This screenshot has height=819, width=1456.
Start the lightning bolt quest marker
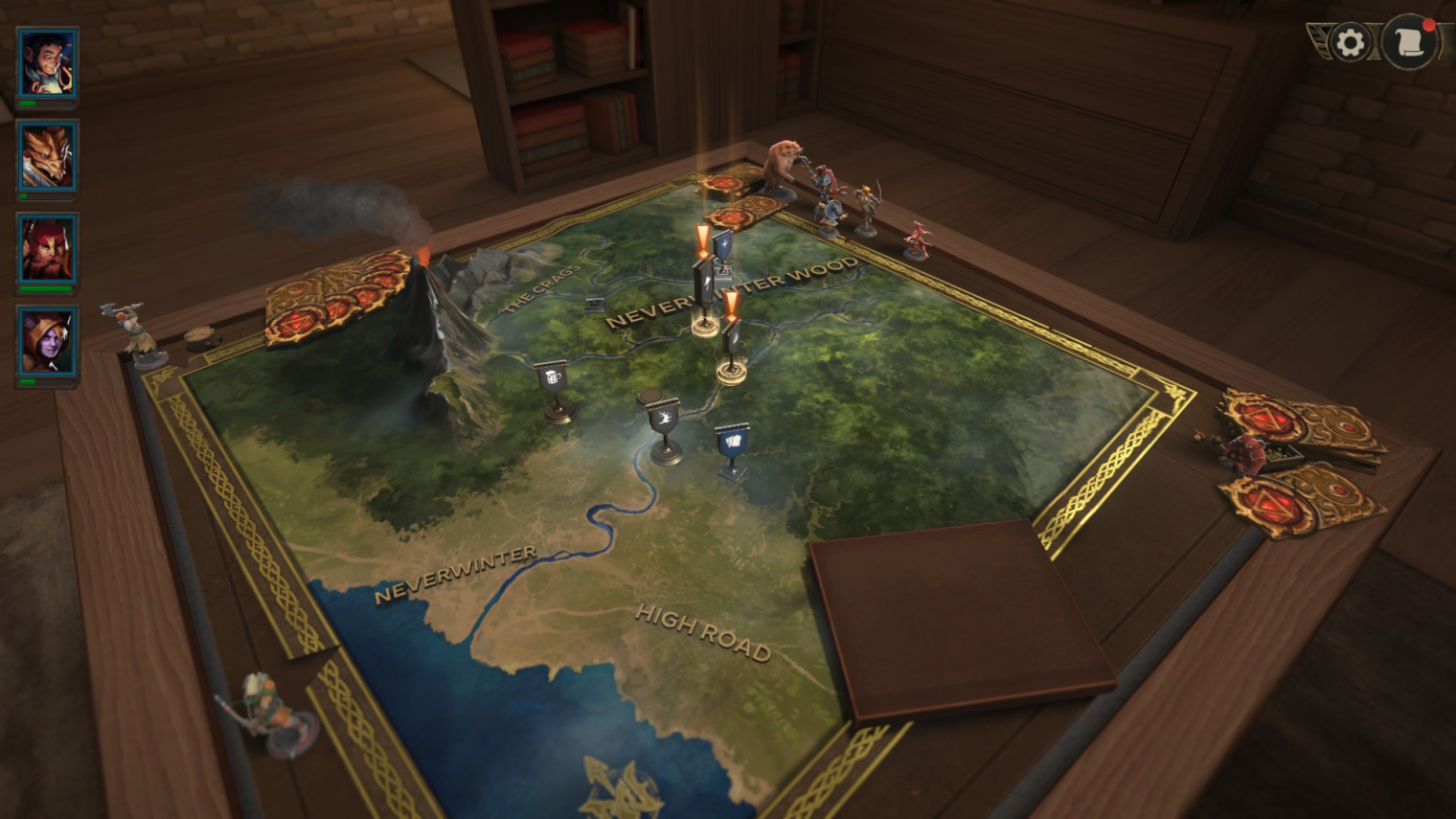point(706,284)
